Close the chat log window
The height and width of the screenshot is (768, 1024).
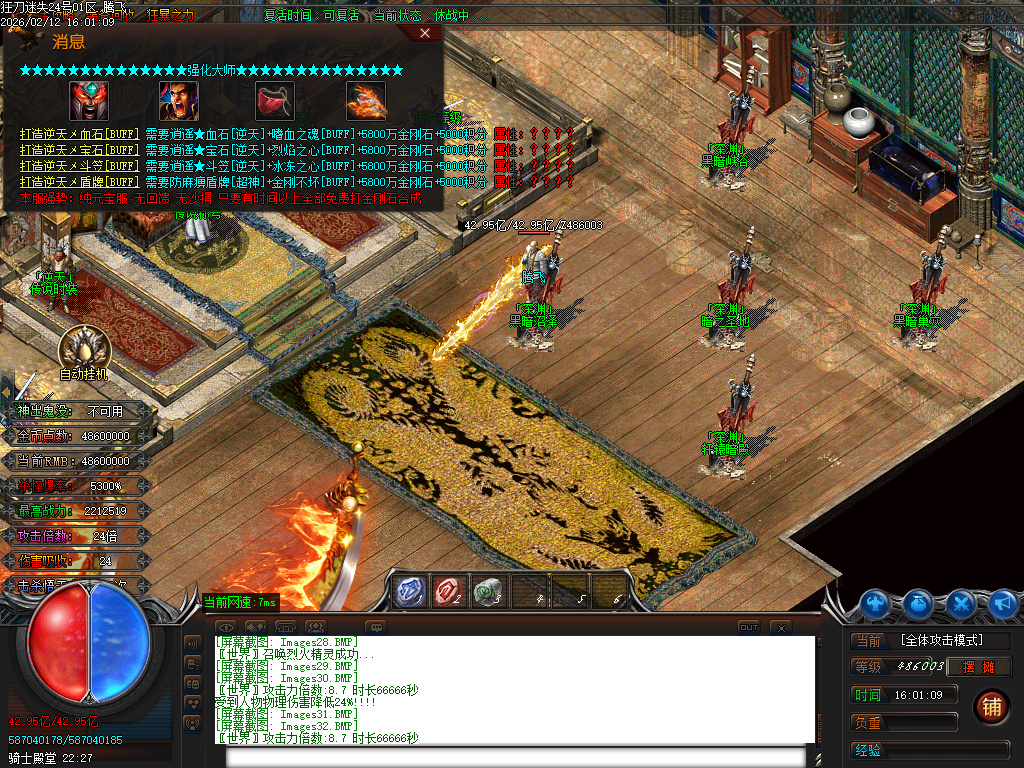pyautogui.click(x=781, y=627)
